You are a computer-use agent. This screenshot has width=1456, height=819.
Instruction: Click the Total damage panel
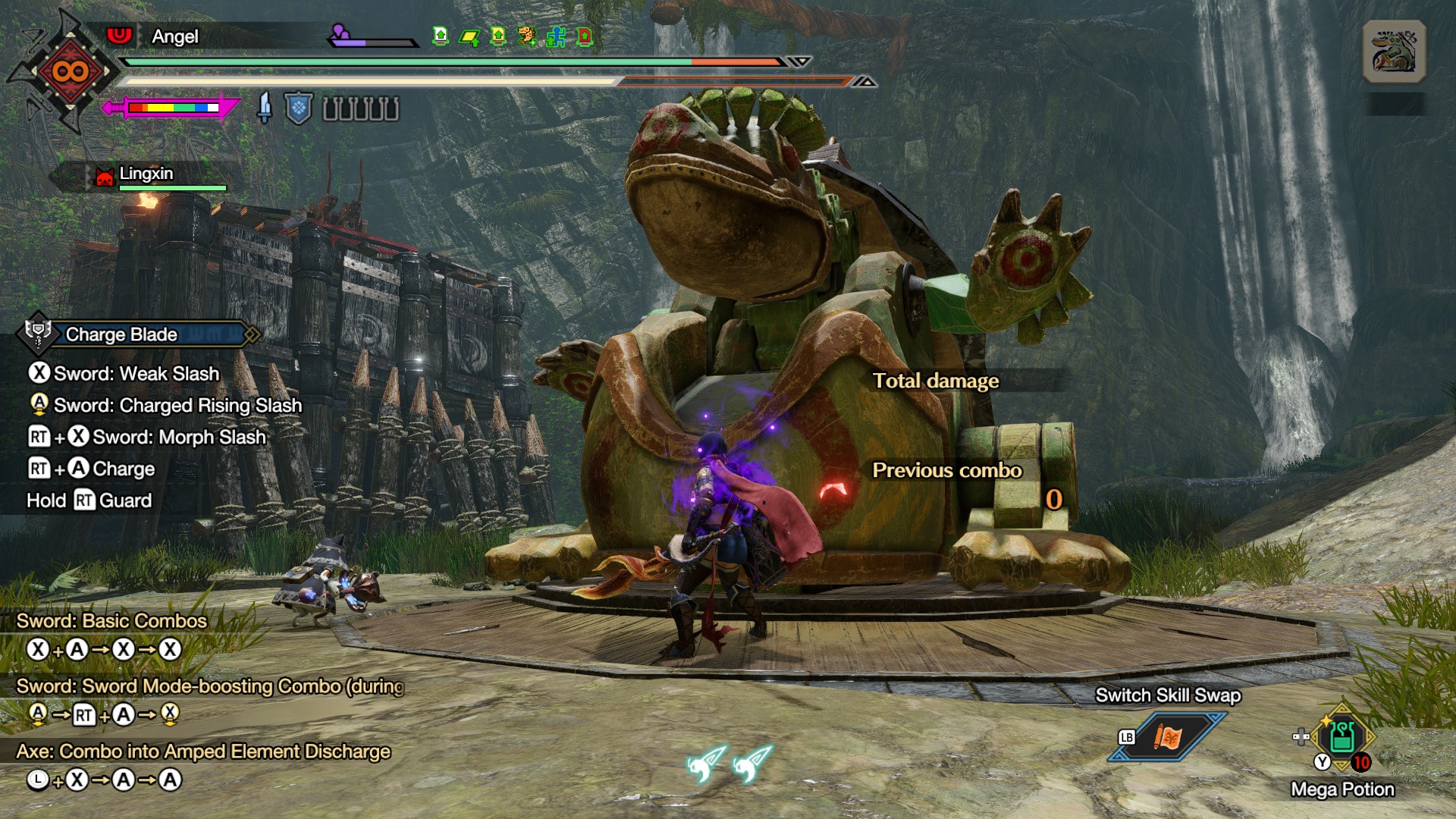click(x=936, y=381)
